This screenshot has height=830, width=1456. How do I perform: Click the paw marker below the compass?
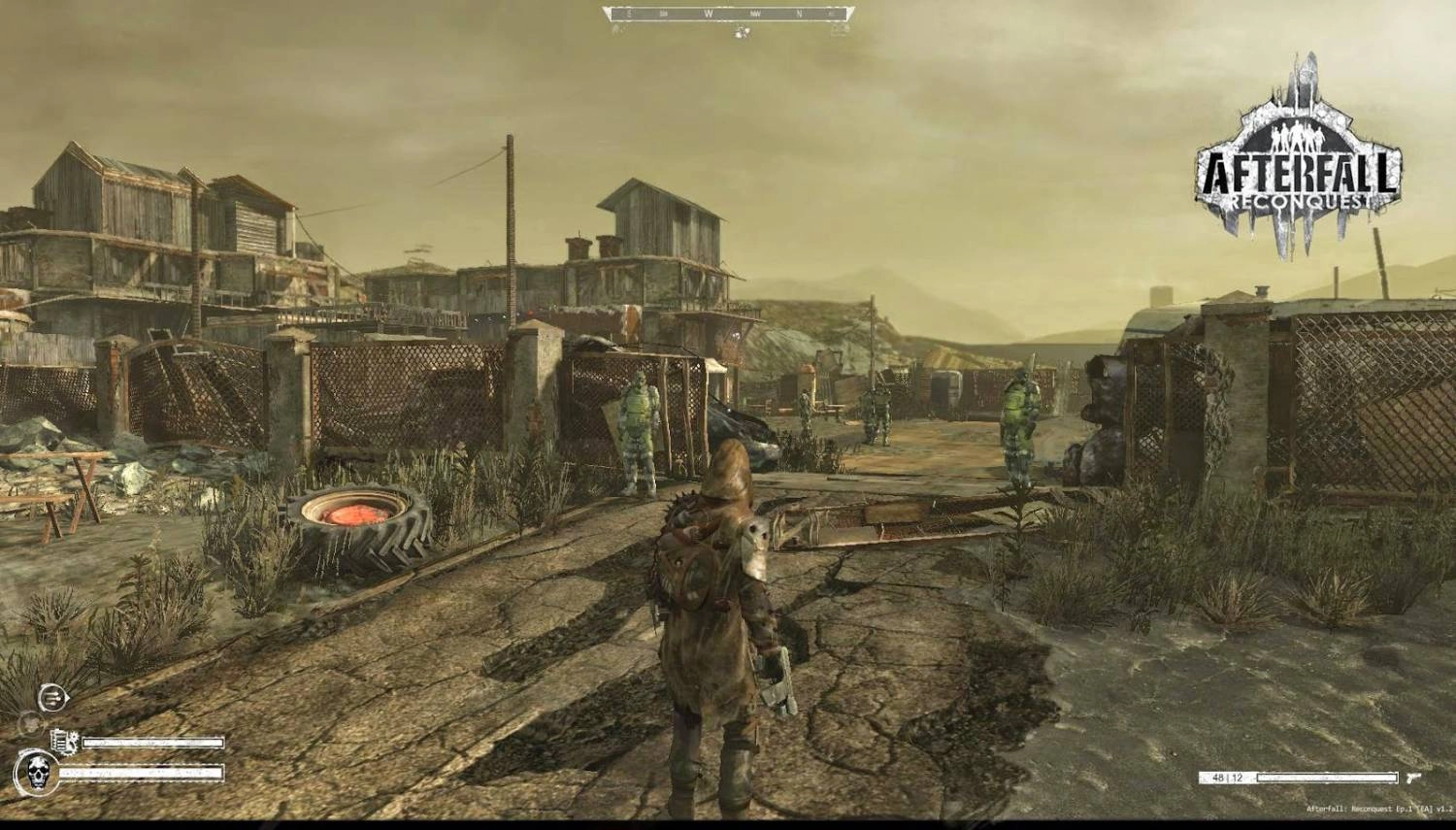point(742,31)
